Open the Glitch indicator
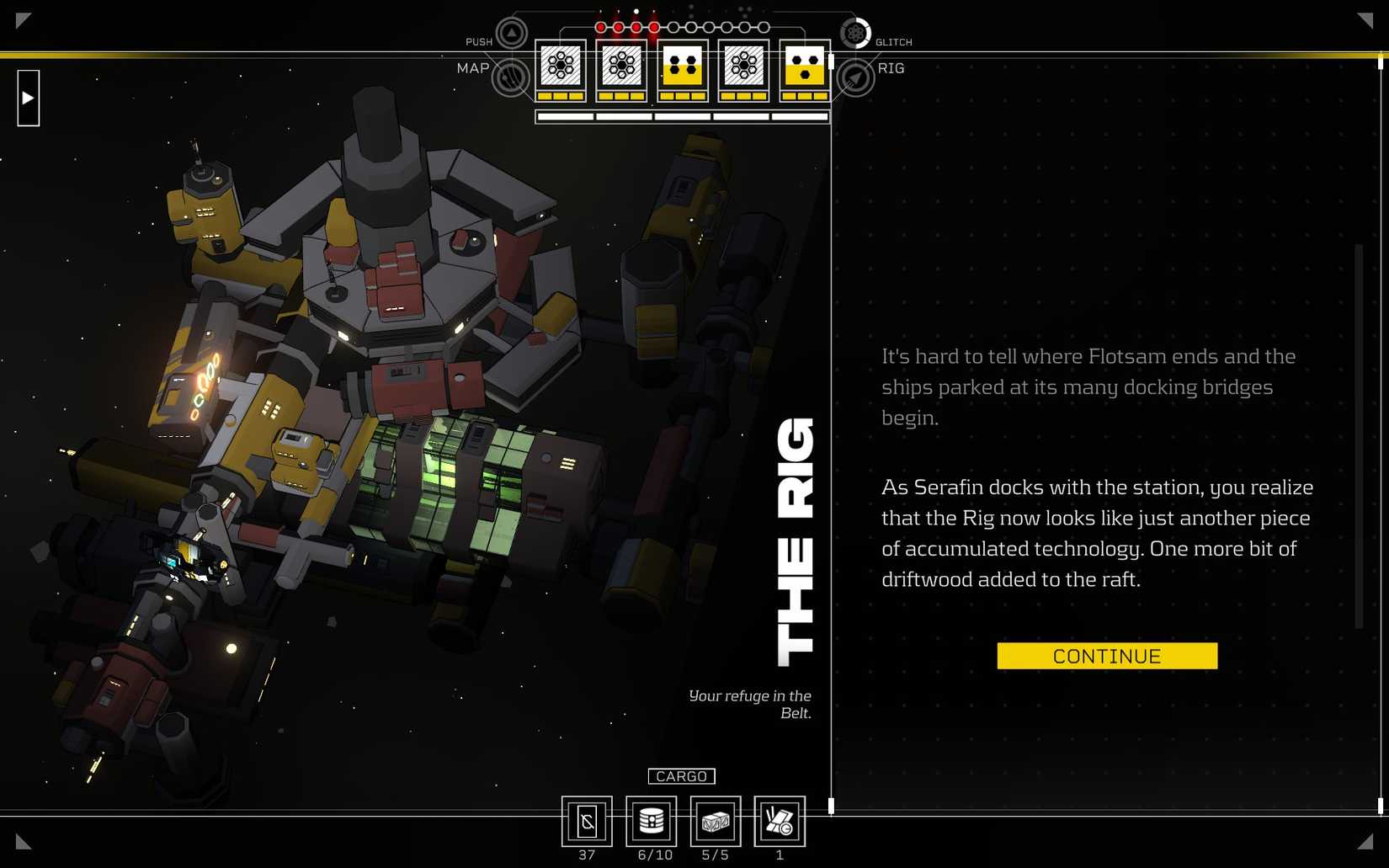The height and width of the screenshot is (868, 1389). click(x=855, y=34)
